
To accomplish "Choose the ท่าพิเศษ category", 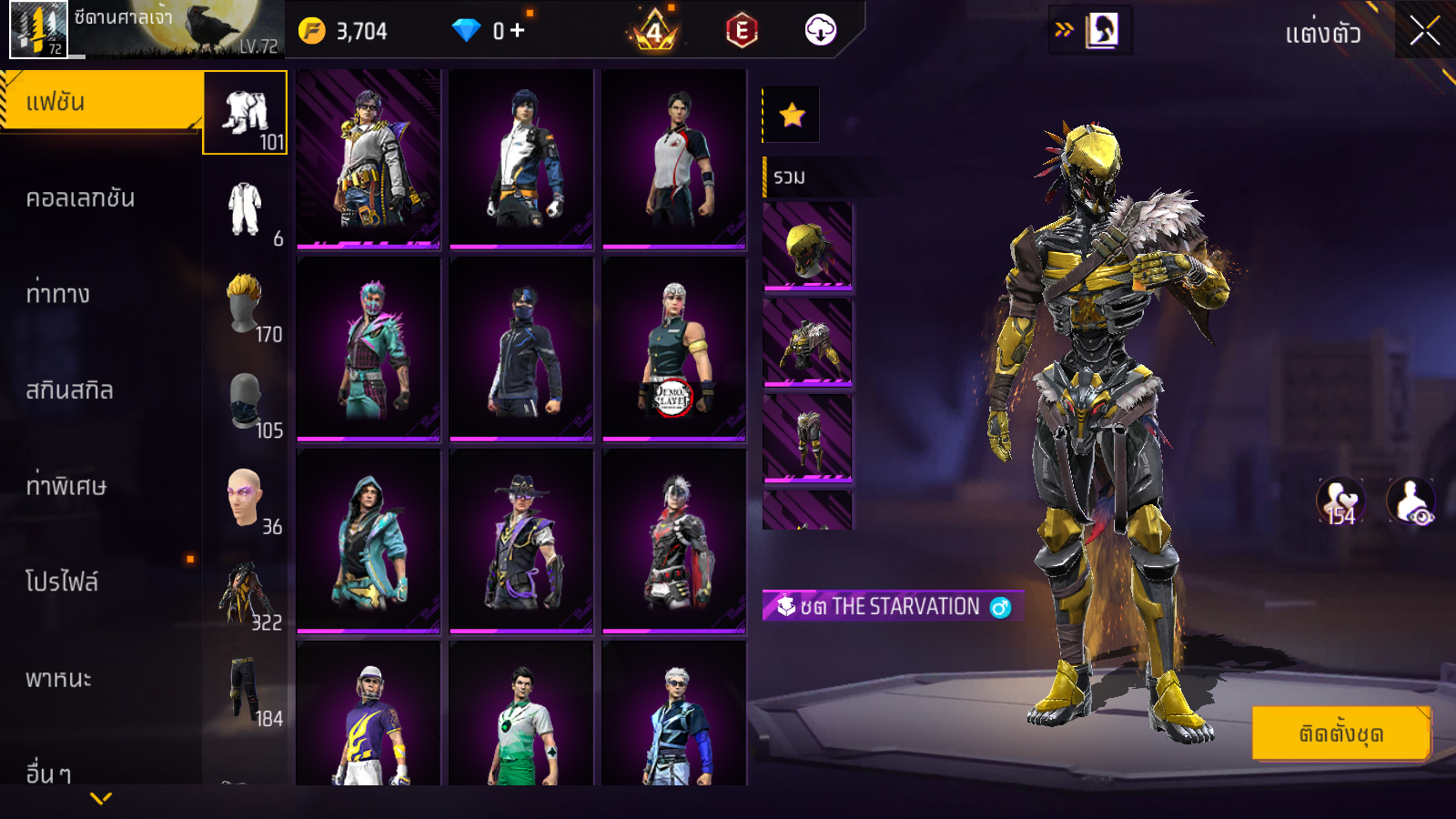I will (66, 486).
